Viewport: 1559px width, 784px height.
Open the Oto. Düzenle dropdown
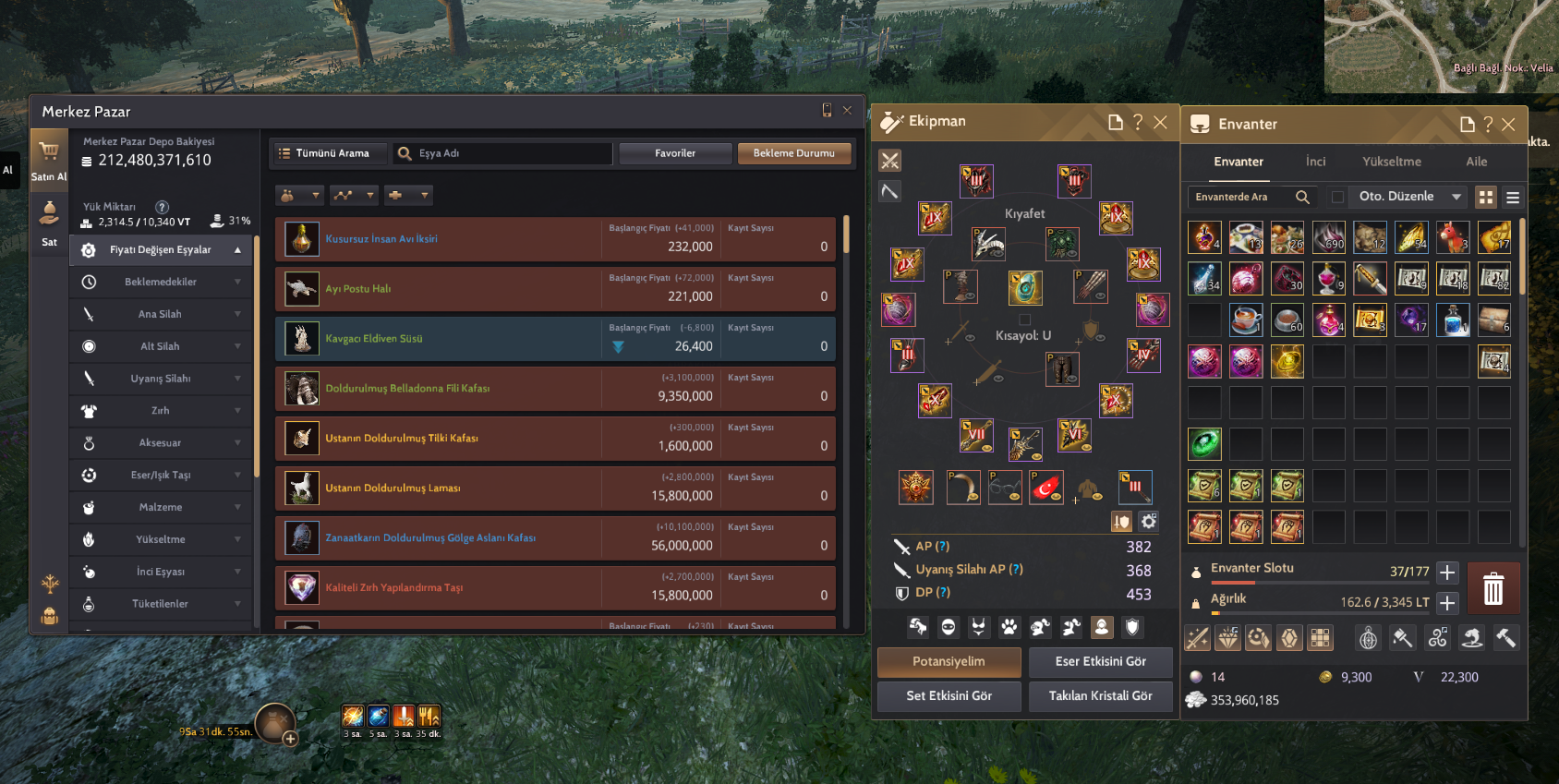pyautogui.click(x=1407, y=197)
